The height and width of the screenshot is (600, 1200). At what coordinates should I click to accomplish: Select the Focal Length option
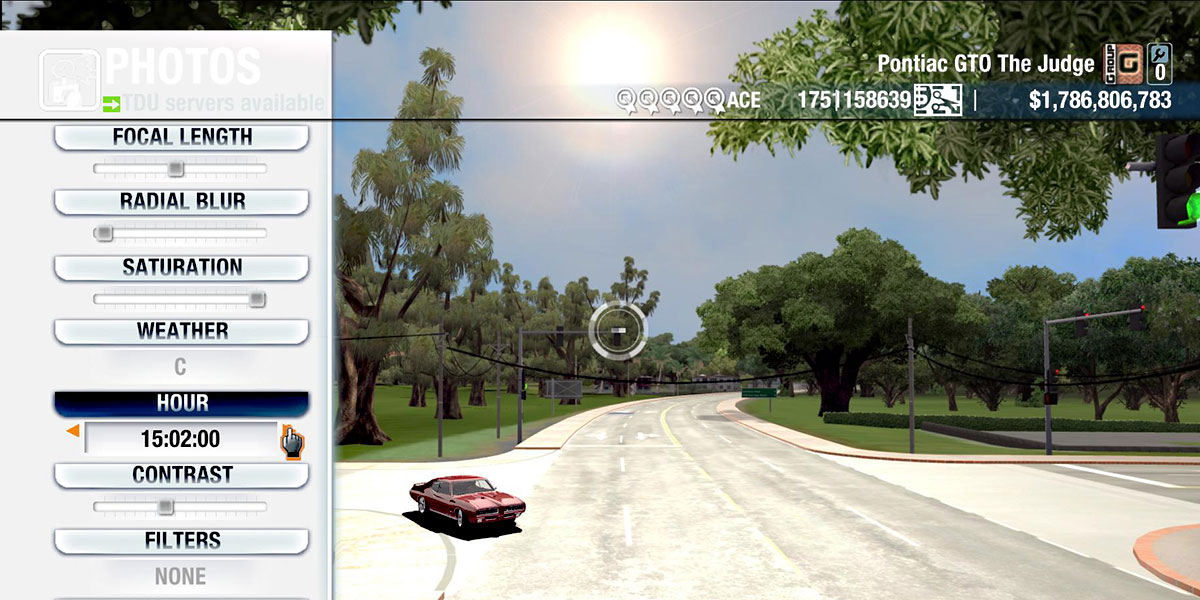click(181, 137)
